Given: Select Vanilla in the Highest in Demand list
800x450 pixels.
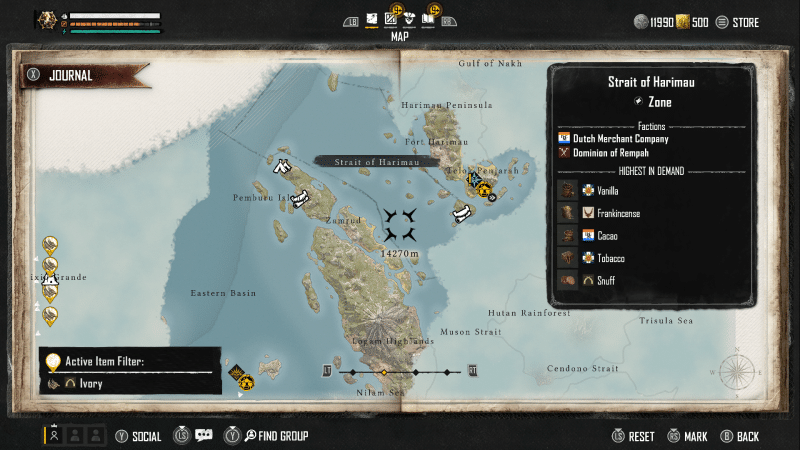Looking at the screenshot, I should [606, 190].
